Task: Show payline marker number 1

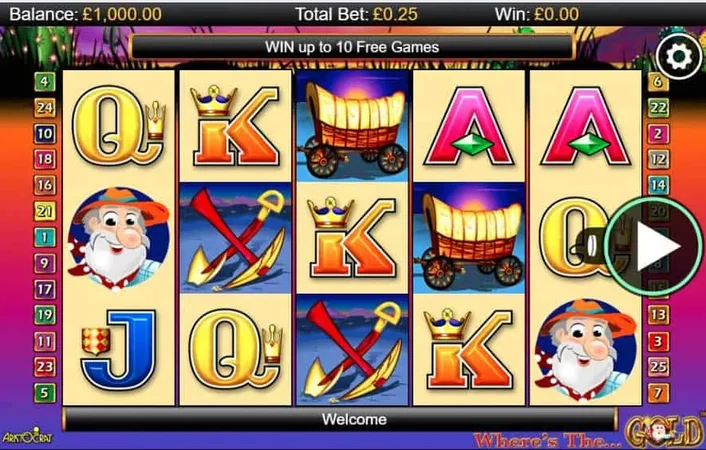Action: [45, 237]
